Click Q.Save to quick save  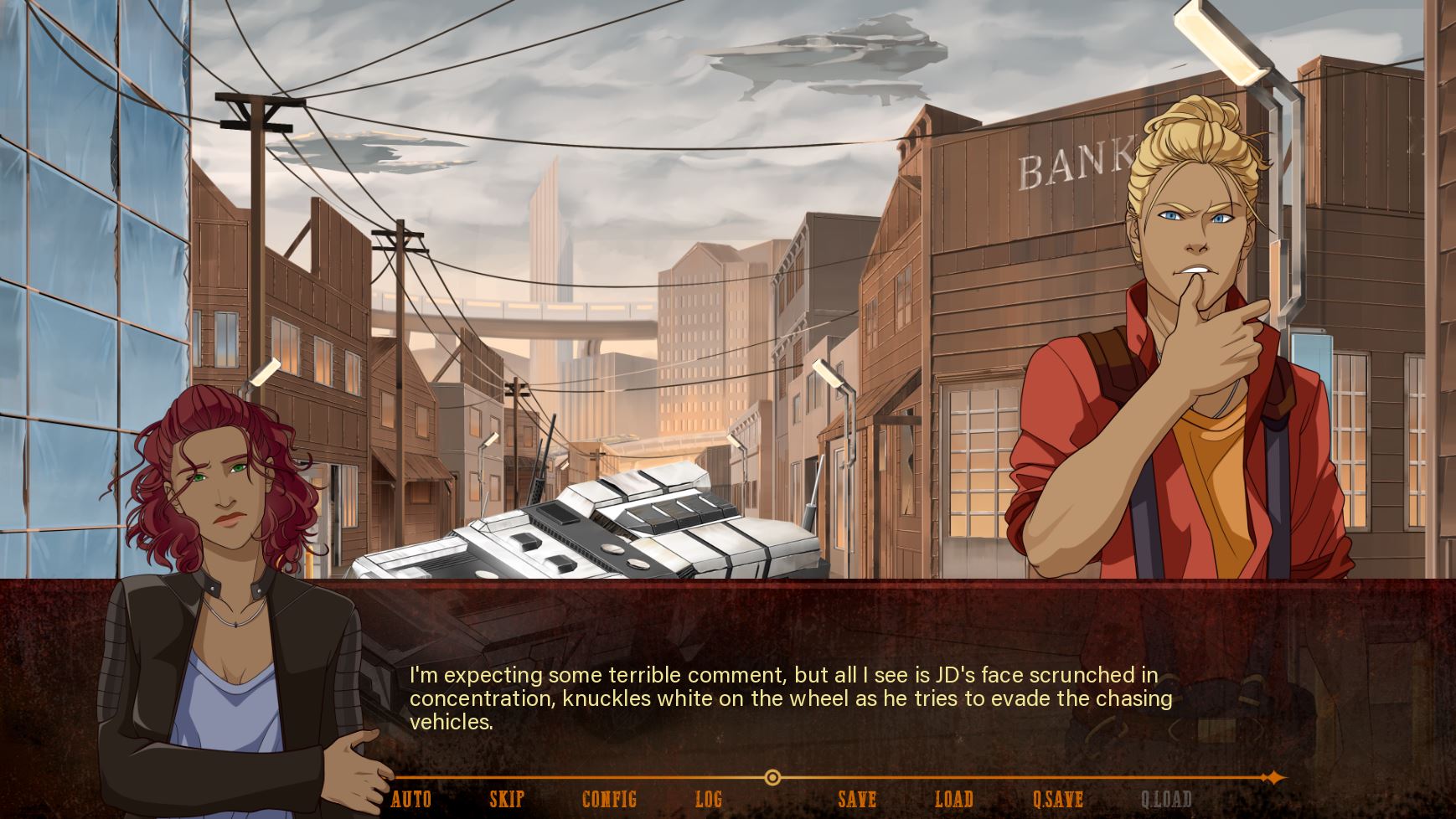tap(1058, 799)
